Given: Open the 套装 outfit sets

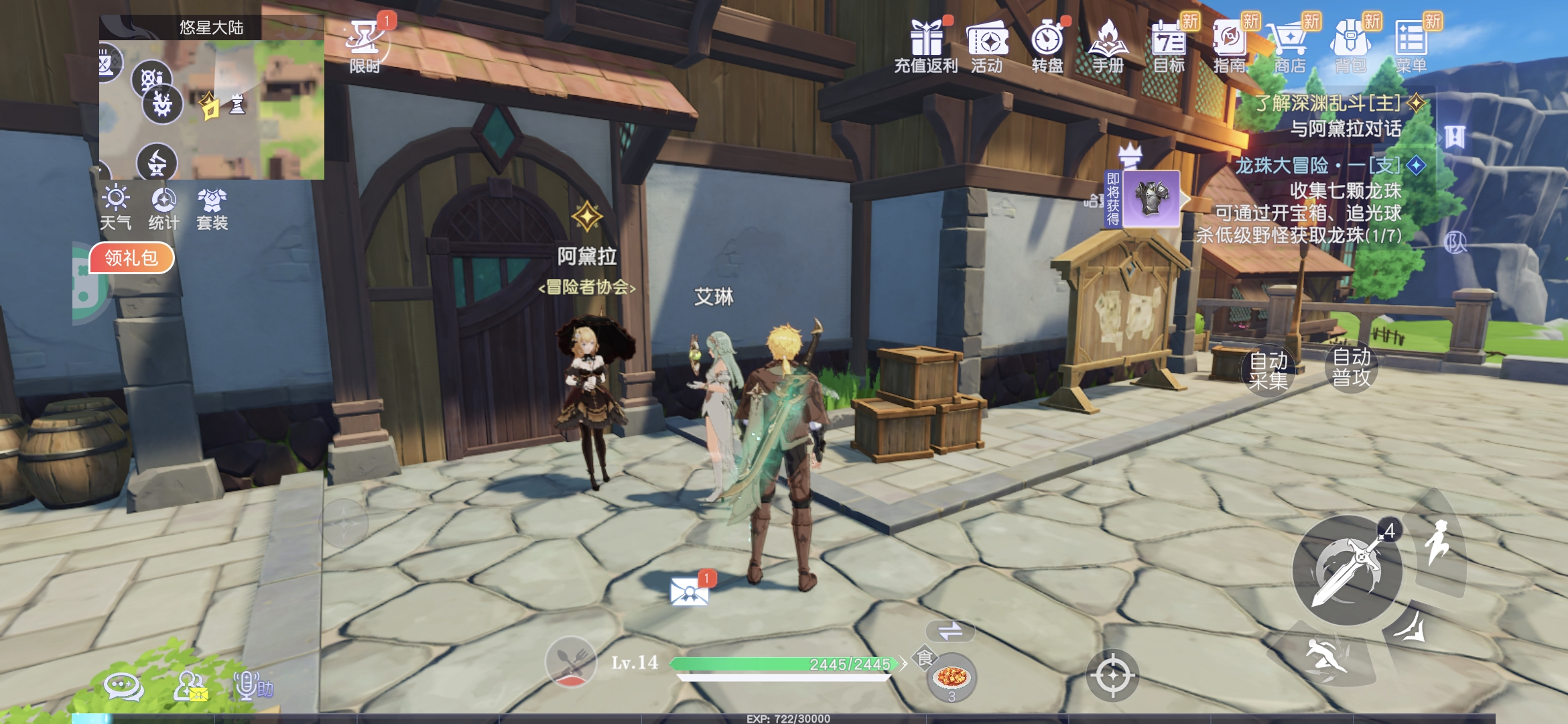Looking at the screenshot, I should pyautogui.click(x=212, y=208).
